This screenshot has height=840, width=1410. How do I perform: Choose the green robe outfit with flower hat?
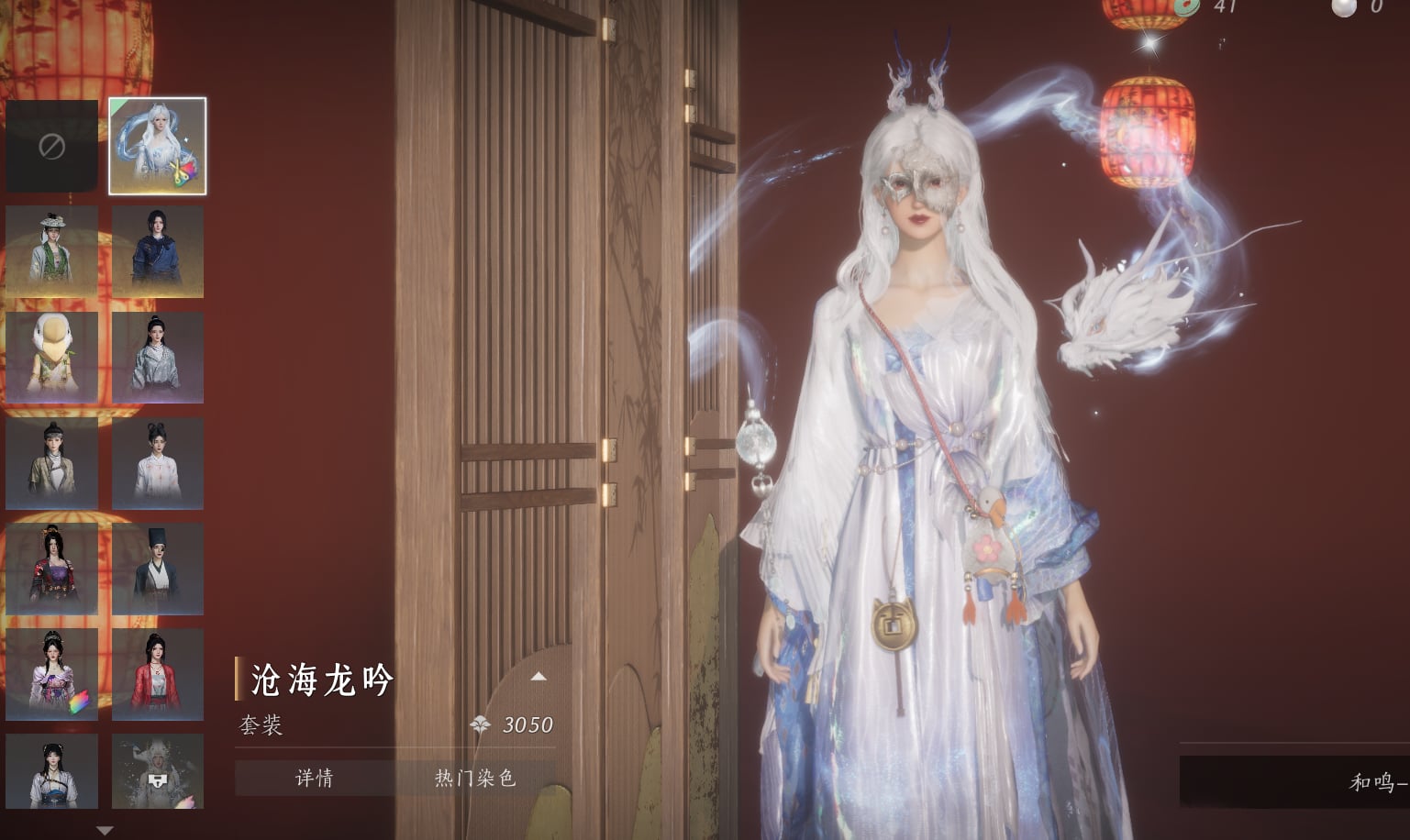click(52, 251)
